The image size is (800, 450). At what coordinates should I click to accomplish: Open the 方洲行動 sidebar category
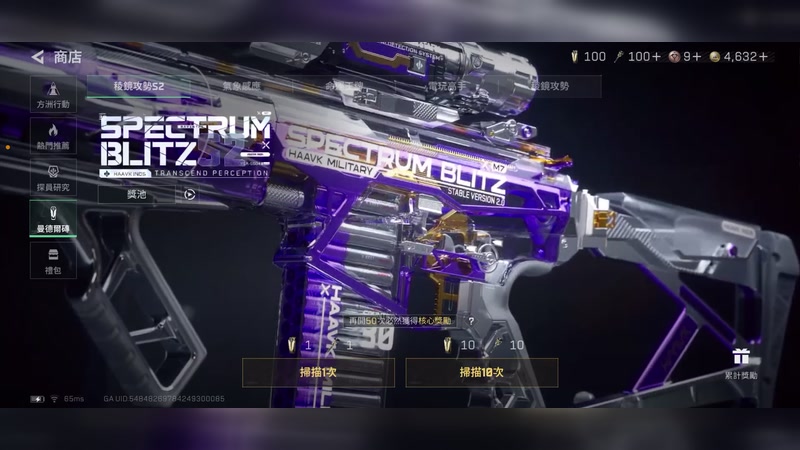coord(53,94)
